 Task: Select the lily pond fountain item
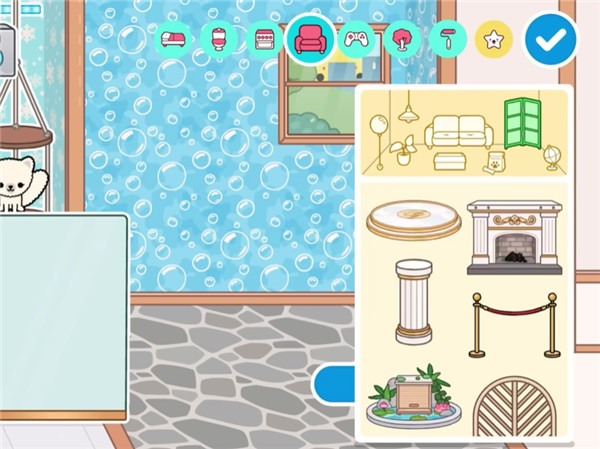point(412,400)
